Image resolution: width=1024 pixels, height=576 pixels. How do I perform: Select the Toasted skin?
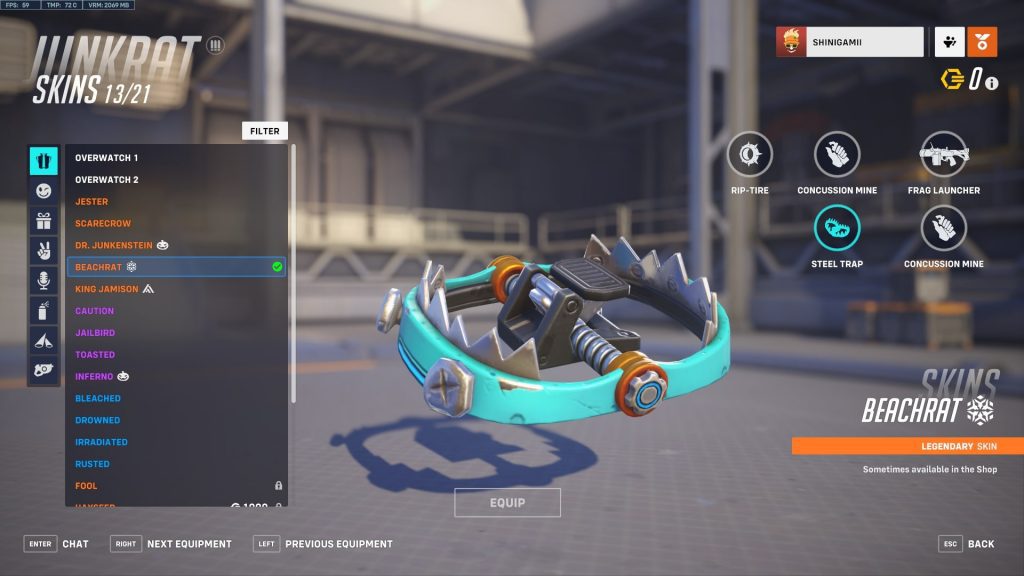pos(95,355)
